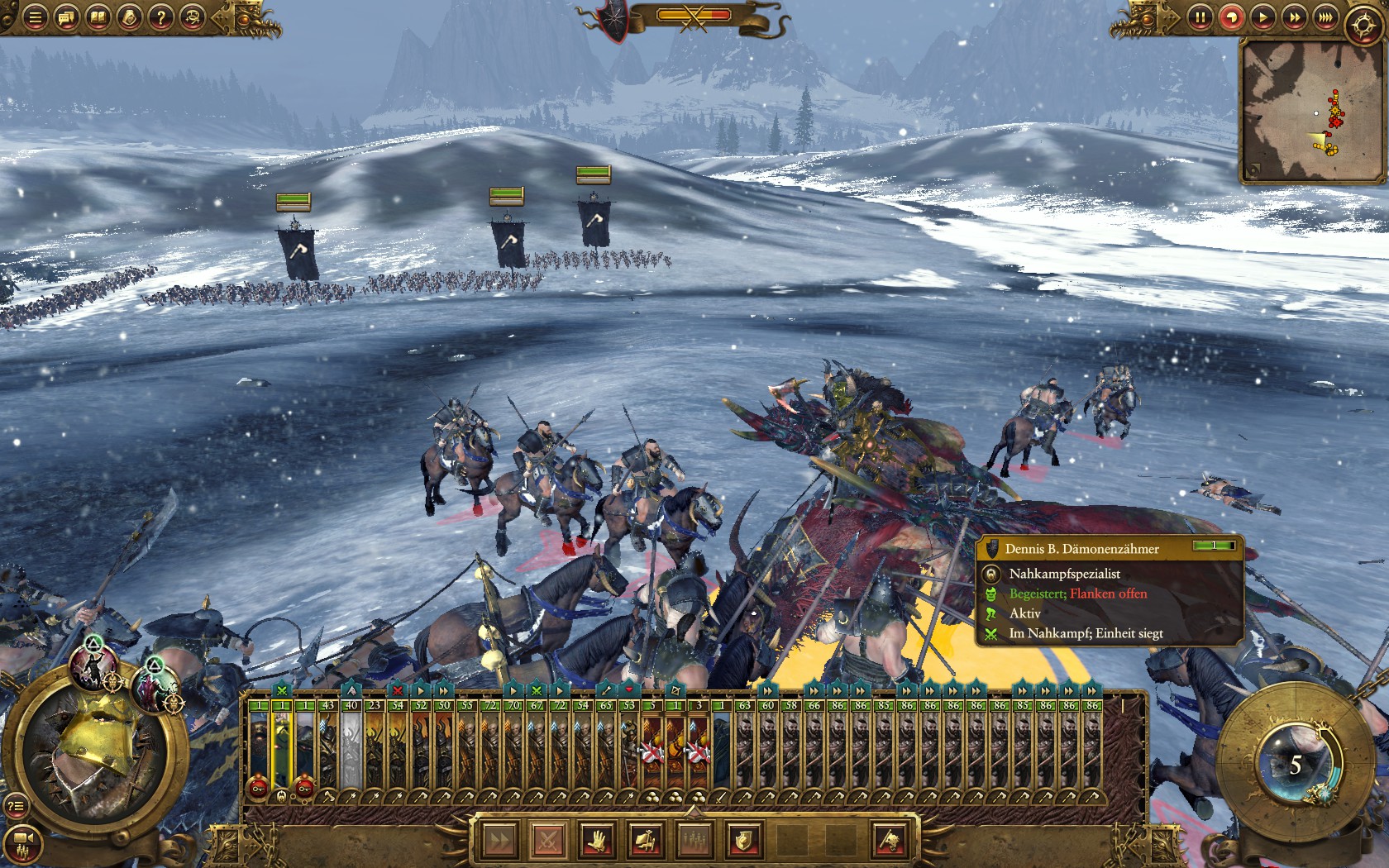Image resolution: width=1389 pixels, height=868 pixels.
Task: Open the main menu button
Action: coord(35,17)
